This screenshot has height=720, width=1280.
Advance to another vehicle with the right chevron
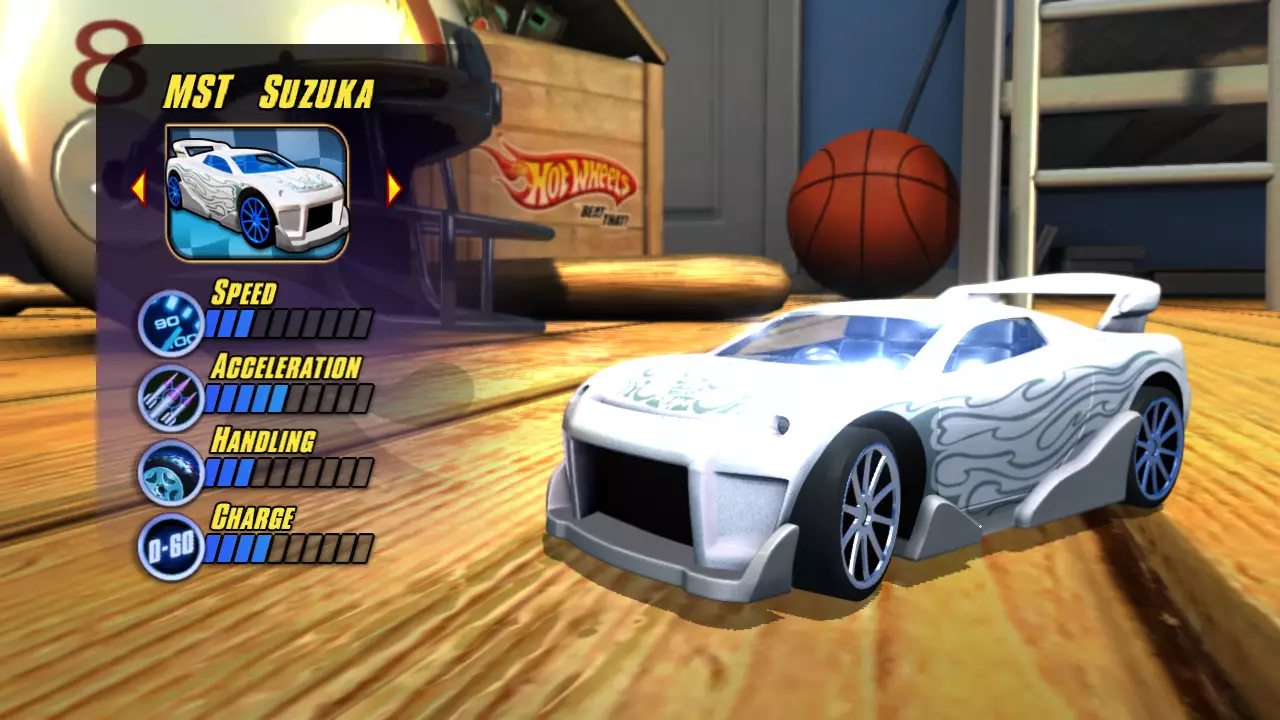point(392,186)
